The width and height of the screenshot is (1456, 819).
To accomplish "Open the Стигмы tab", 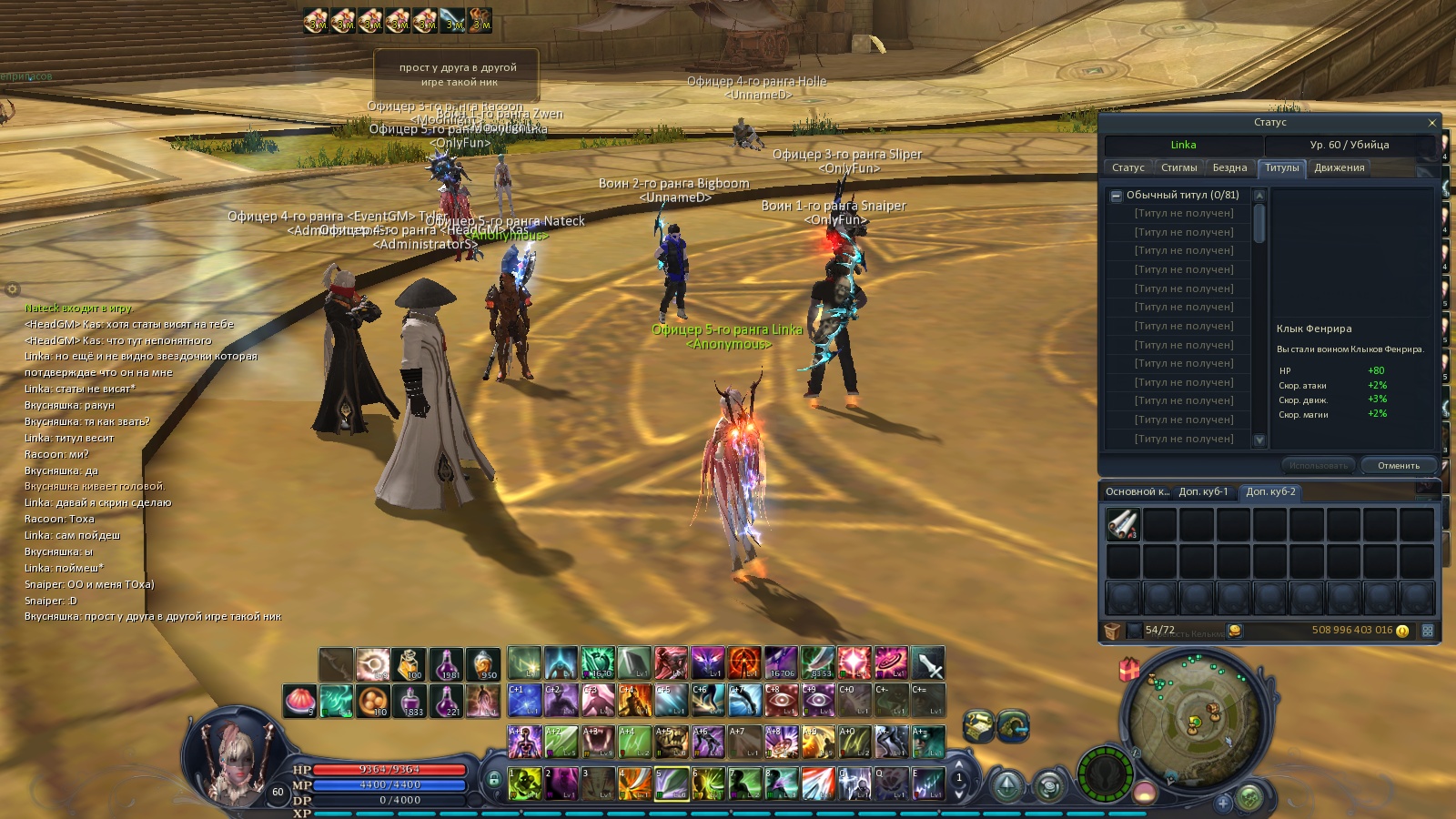I will pyautogui.click(x=1178, y=168).
